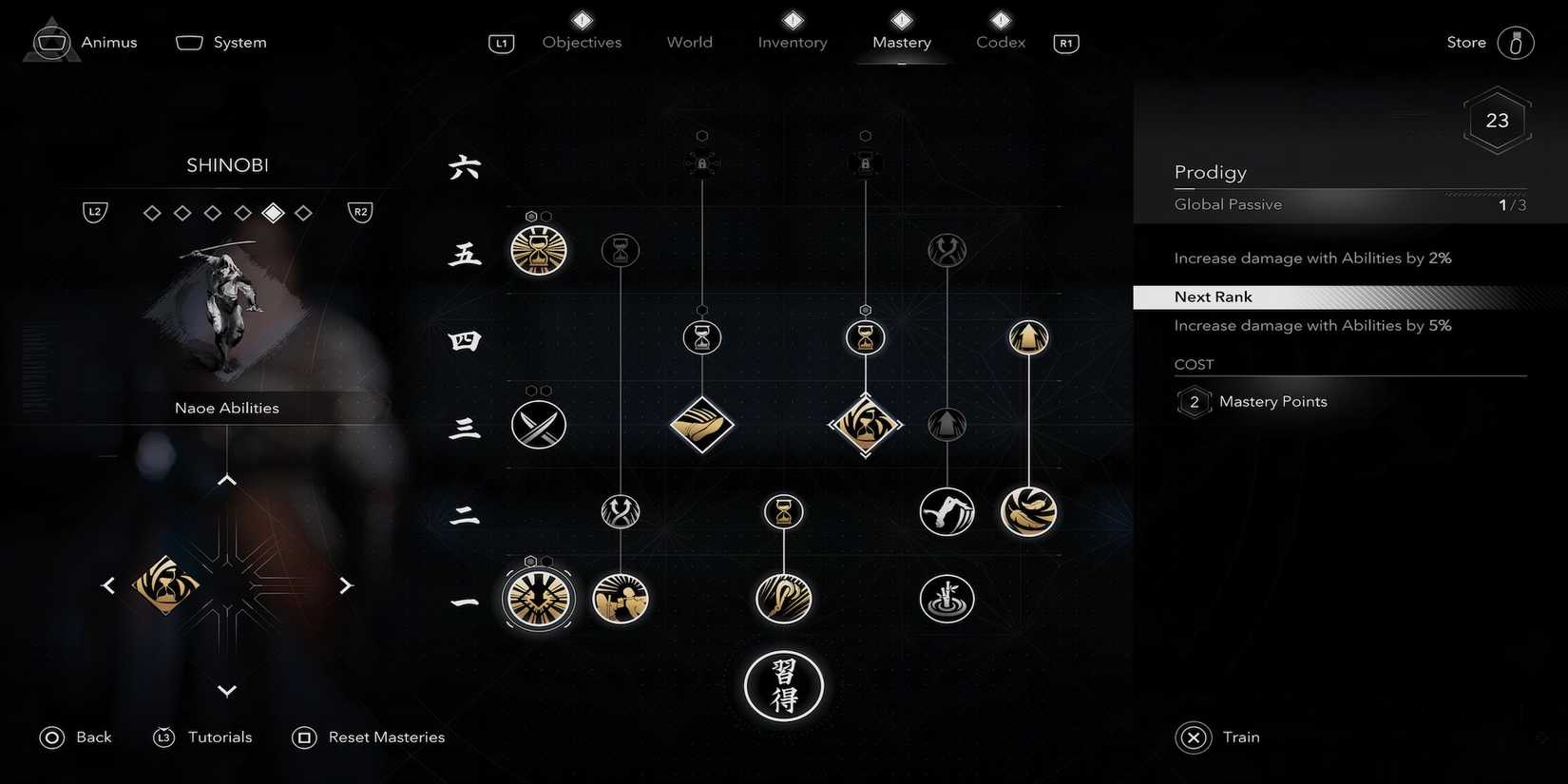Select the fifth diamond ability-set indicator under SHINOBI

pyautogui.click(x=273, y=212)
